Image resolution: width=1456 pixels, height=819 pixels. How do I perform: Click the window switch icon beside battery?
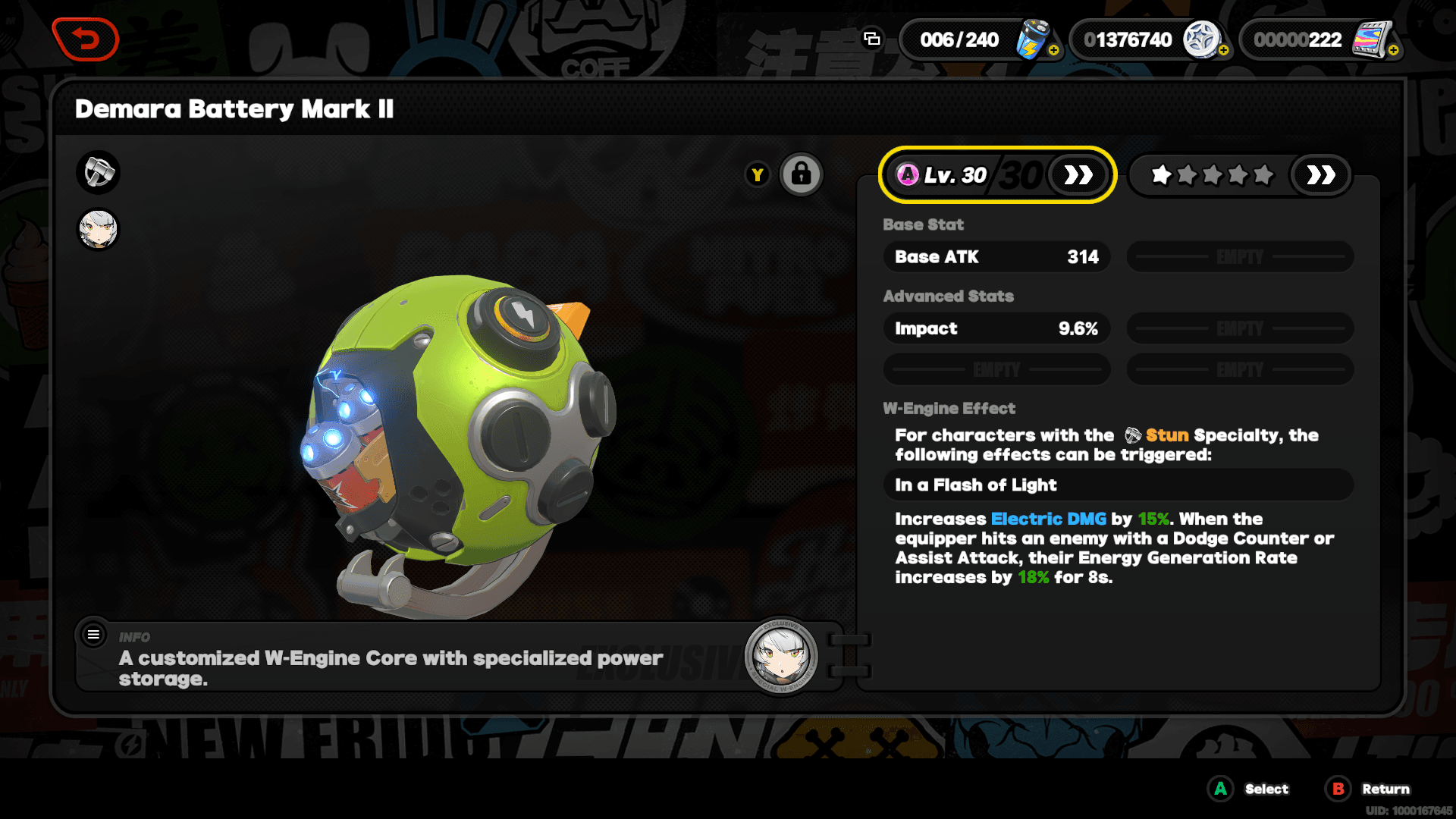[x=872, y=39]
